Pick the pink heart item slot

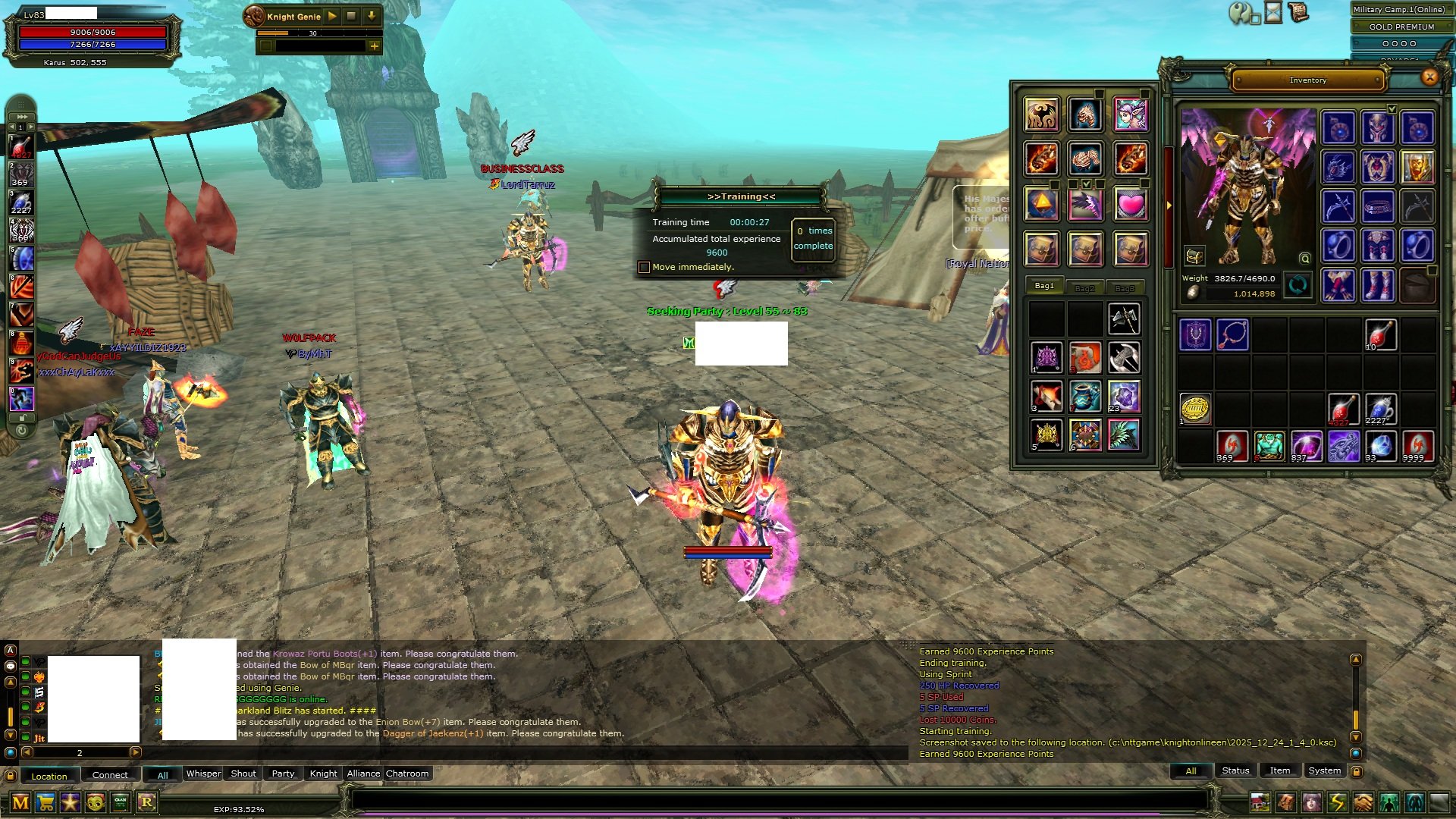tap(1130, 204)
